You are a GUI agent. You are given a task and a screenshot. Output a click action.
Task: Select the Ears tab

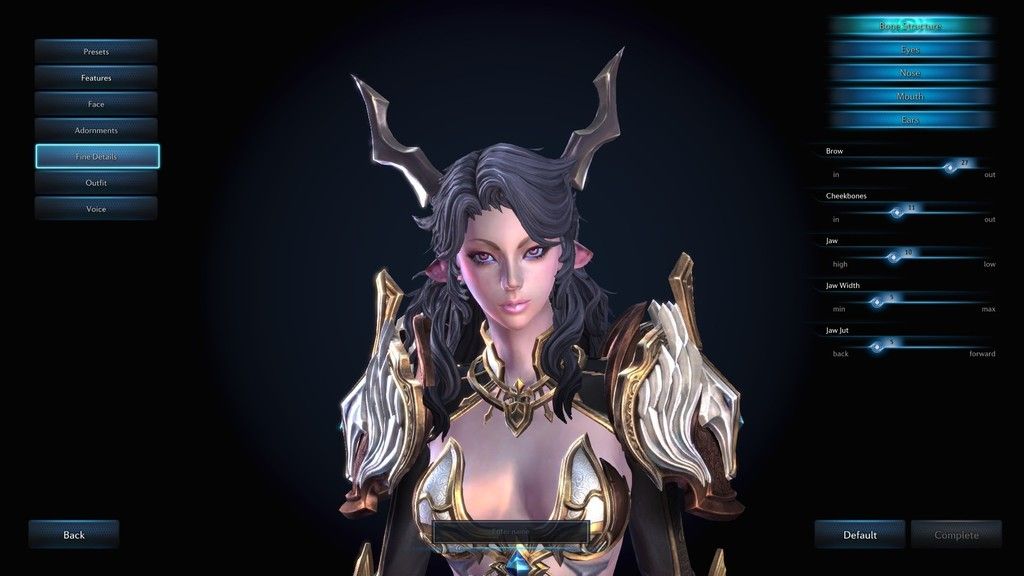(x=910, y=119)
